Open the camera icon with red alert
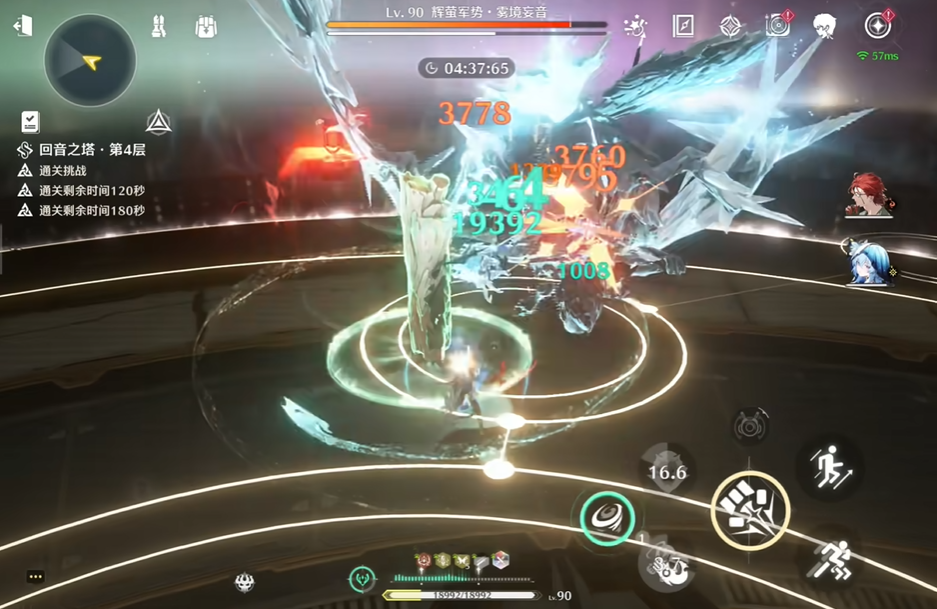The height and width of the screenshot is (609, 937). coord(778,24)
